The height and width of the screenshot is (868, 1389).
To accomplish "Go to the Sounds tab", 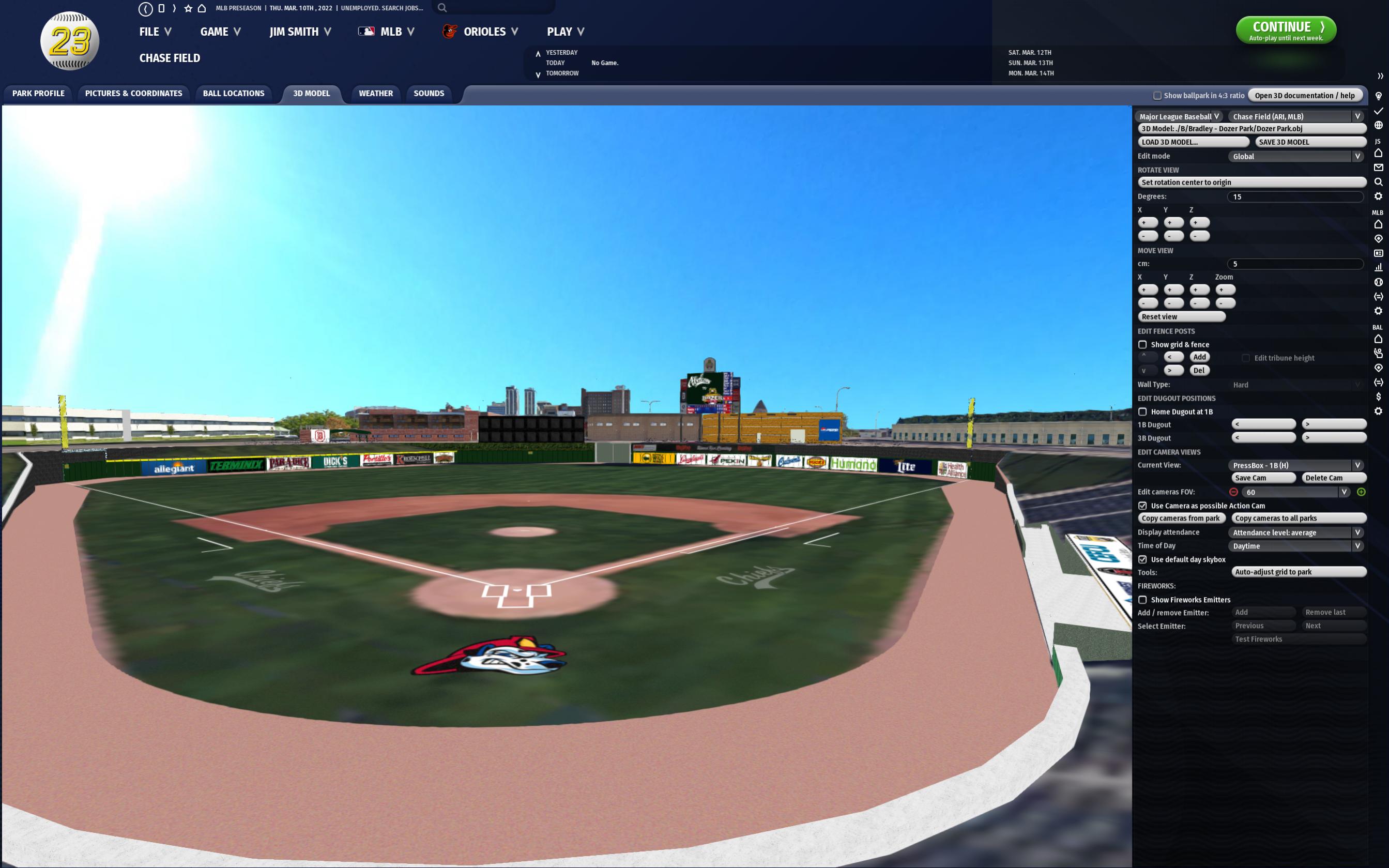I will (429, 94).
